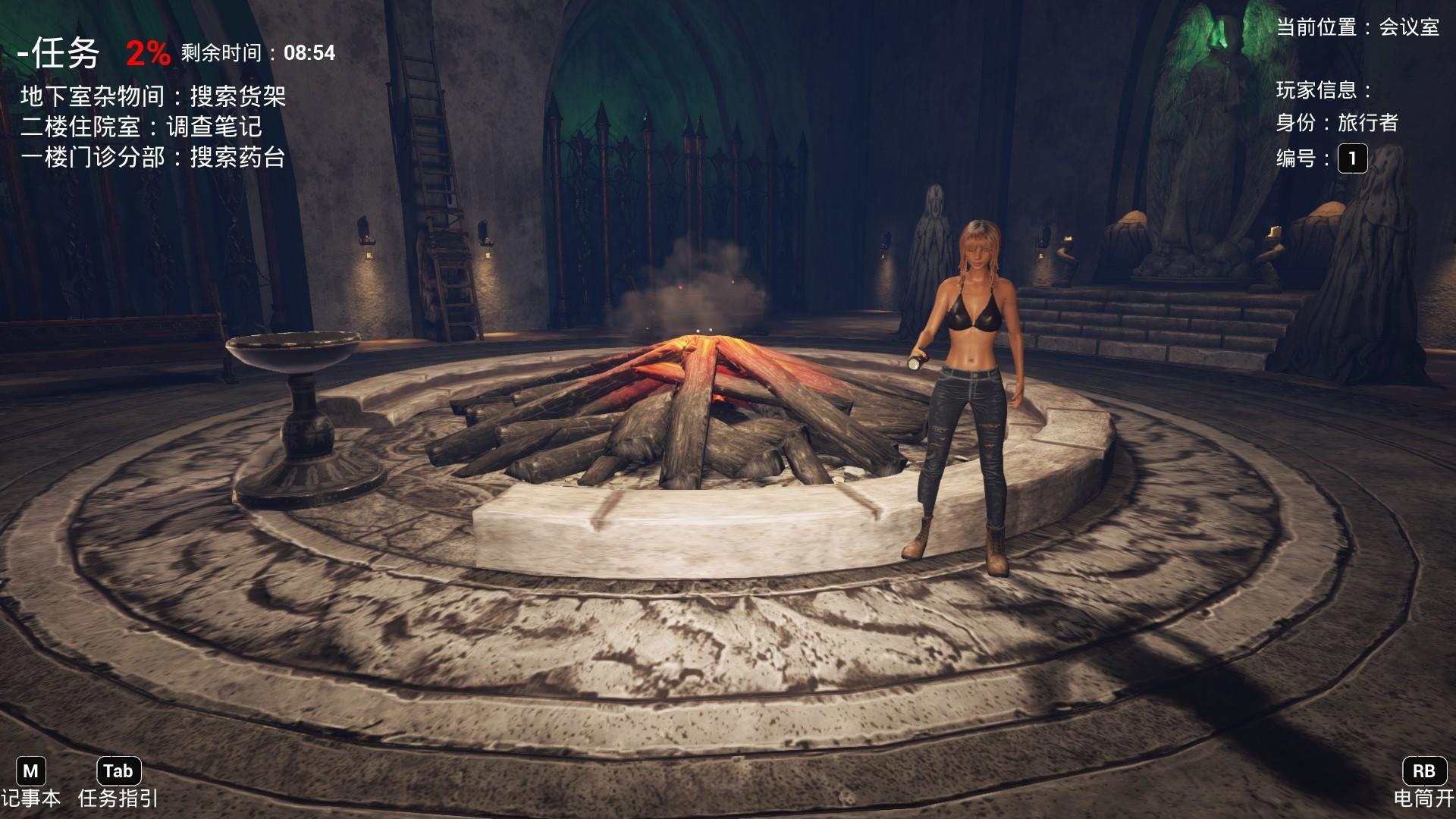
Task: Click the RB 电筒开 flashlight key icon
Action: pyautogui.click(x=1425, y=771)
